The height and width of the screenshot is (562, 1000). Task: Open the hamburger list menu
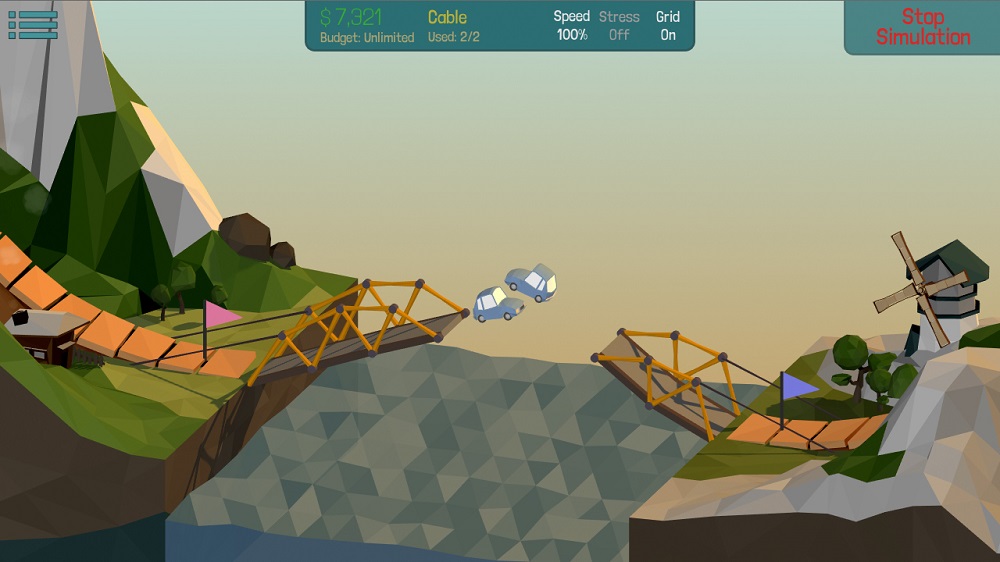click(x=33, y=25)
